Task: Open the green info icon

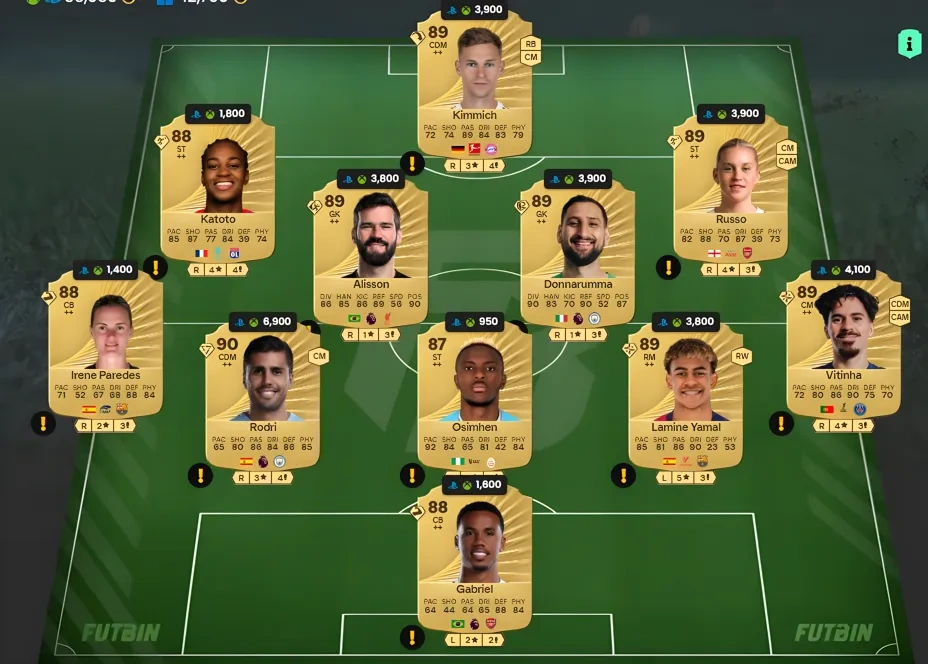Action: tap(909, 43)
